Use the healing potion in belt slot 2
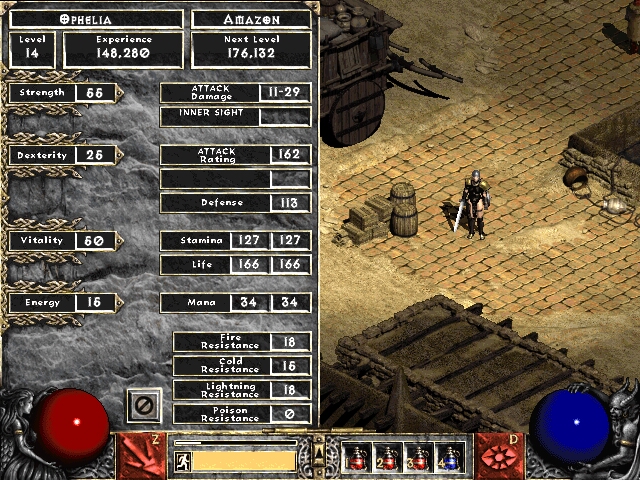Screen dimensions: 640x480 tap(388, 458)
